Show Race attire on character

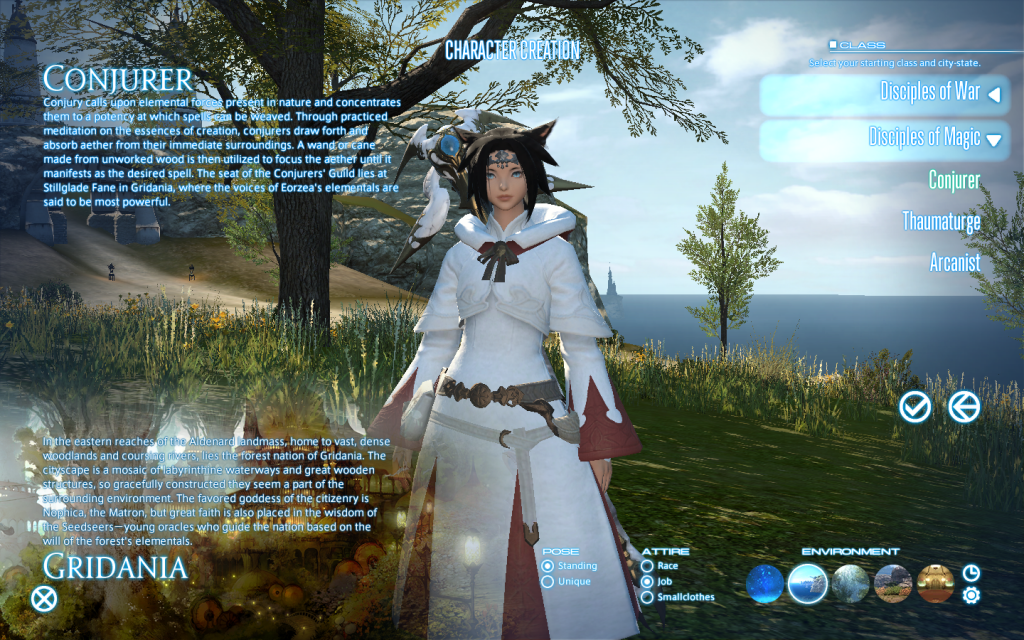[x=648, y=566]
